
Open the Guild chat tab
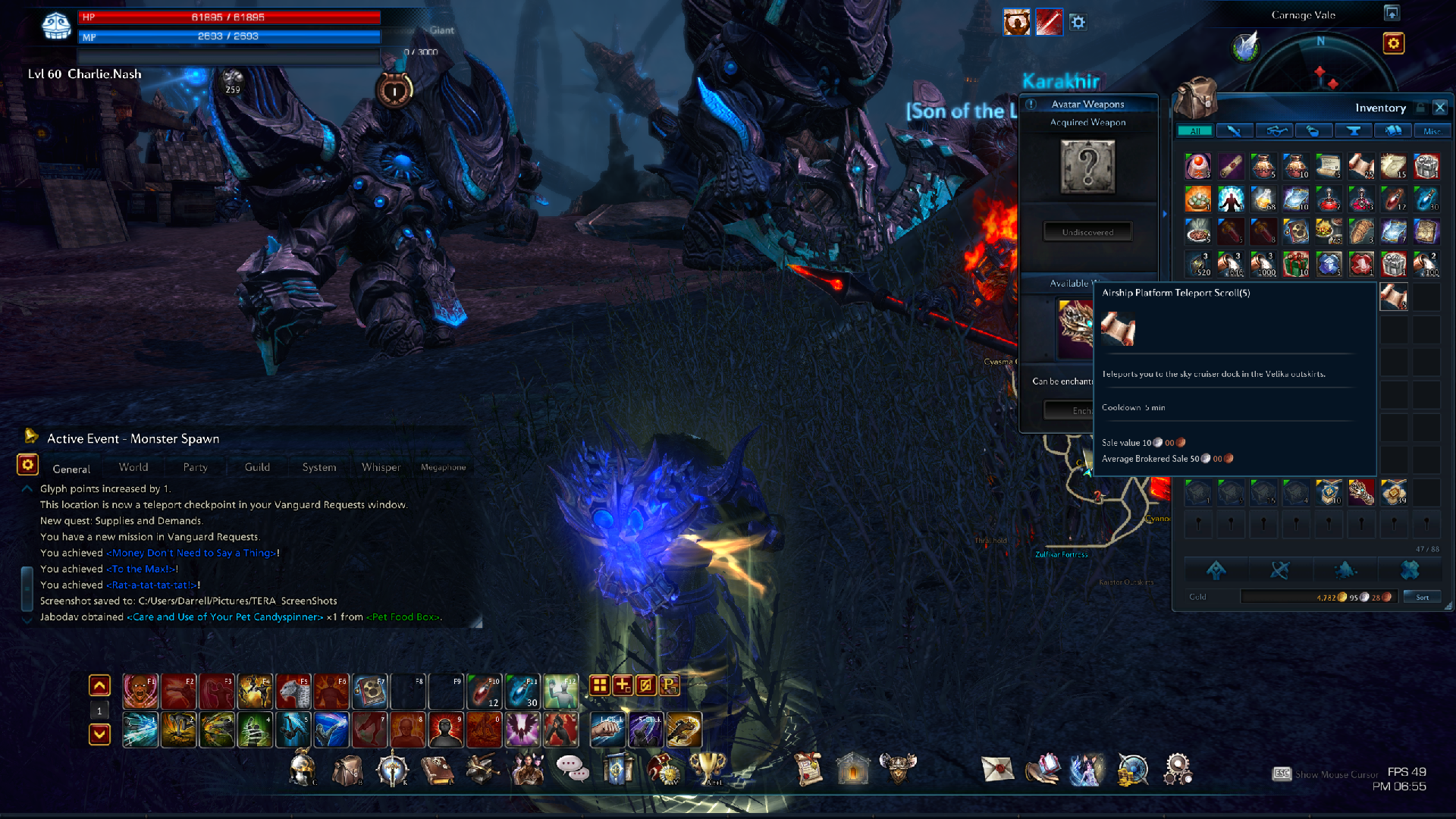coord(257,467)
